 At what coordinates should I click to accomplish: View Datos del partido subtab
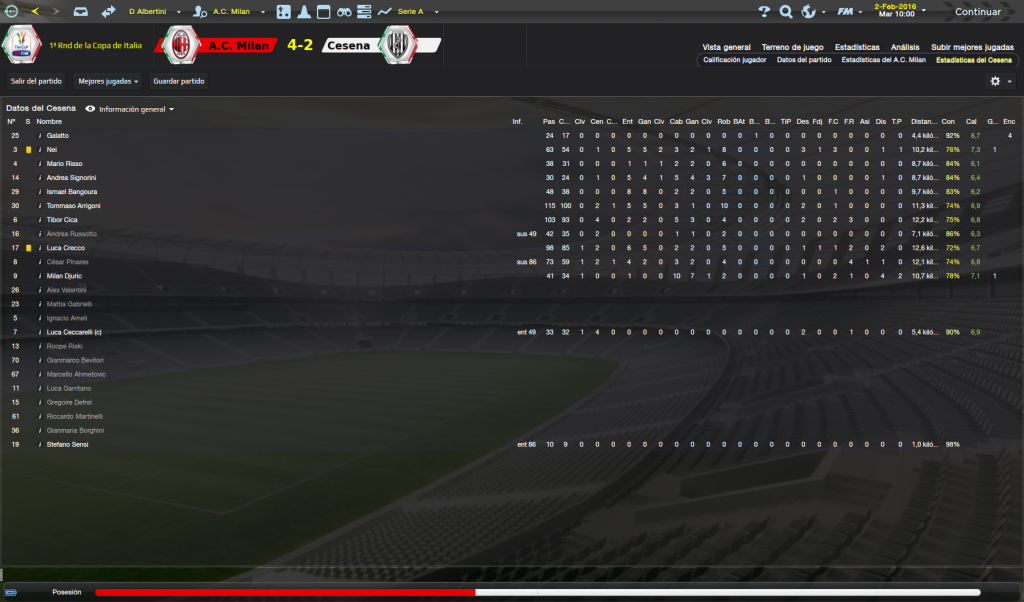tap(804, 60)
